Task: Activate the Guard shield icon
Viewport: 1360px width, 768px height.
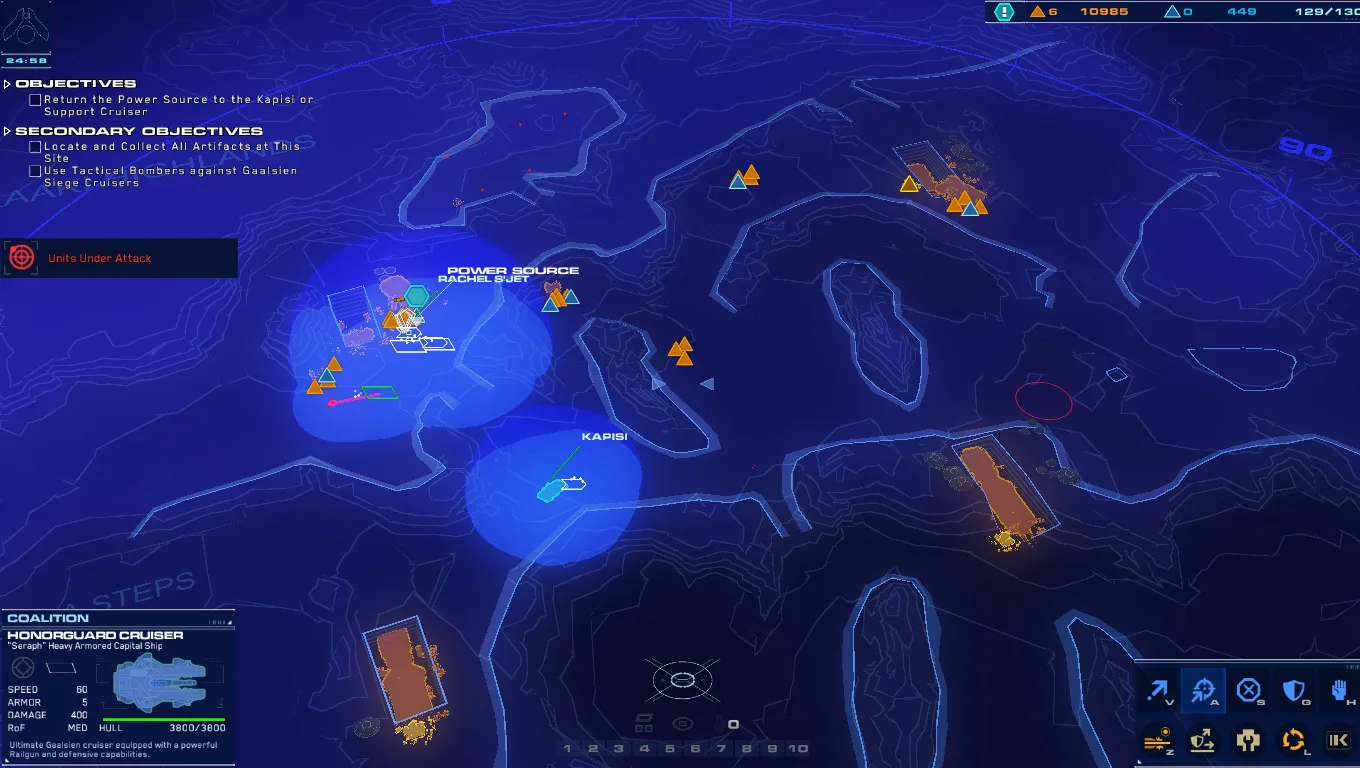Action: [1294, 690]
